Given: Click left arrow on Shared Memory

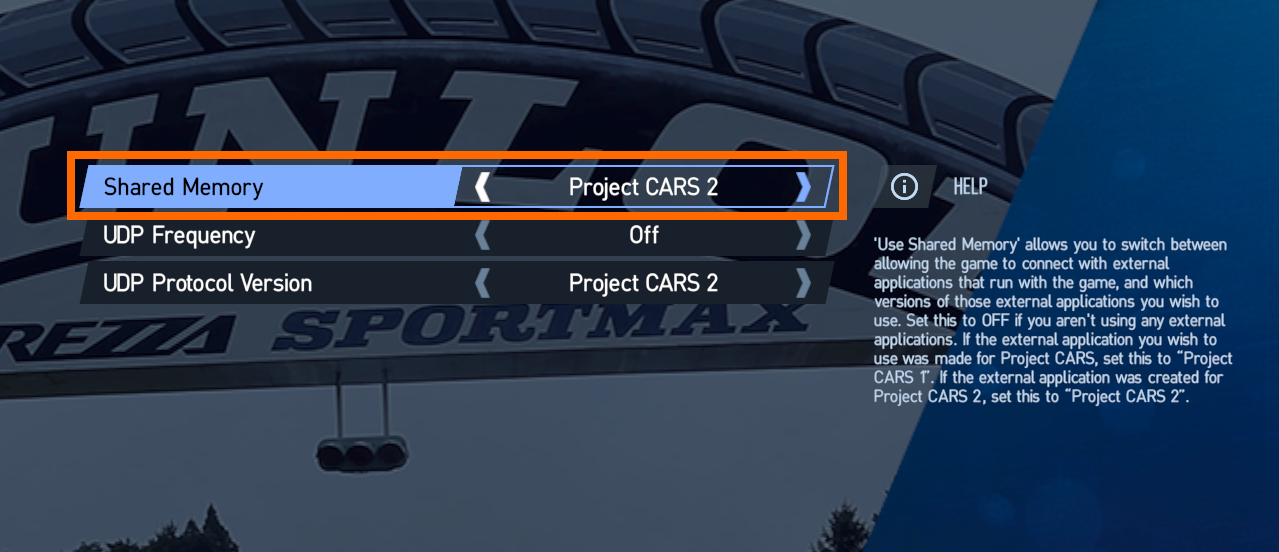Looking at the screenshot, I should [x=483, y=187].
